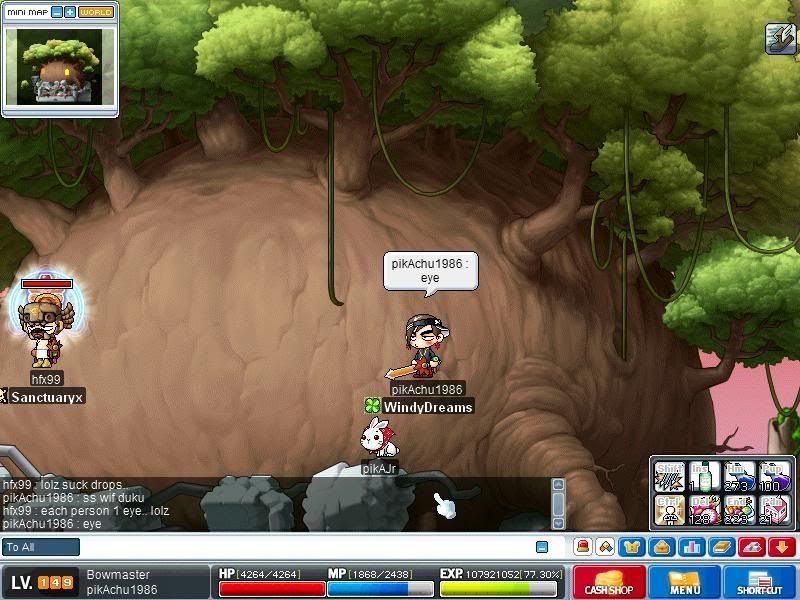800x600 pixels.
Task: Use the pink milk carton Pdn slot
Action: point(774,509)
